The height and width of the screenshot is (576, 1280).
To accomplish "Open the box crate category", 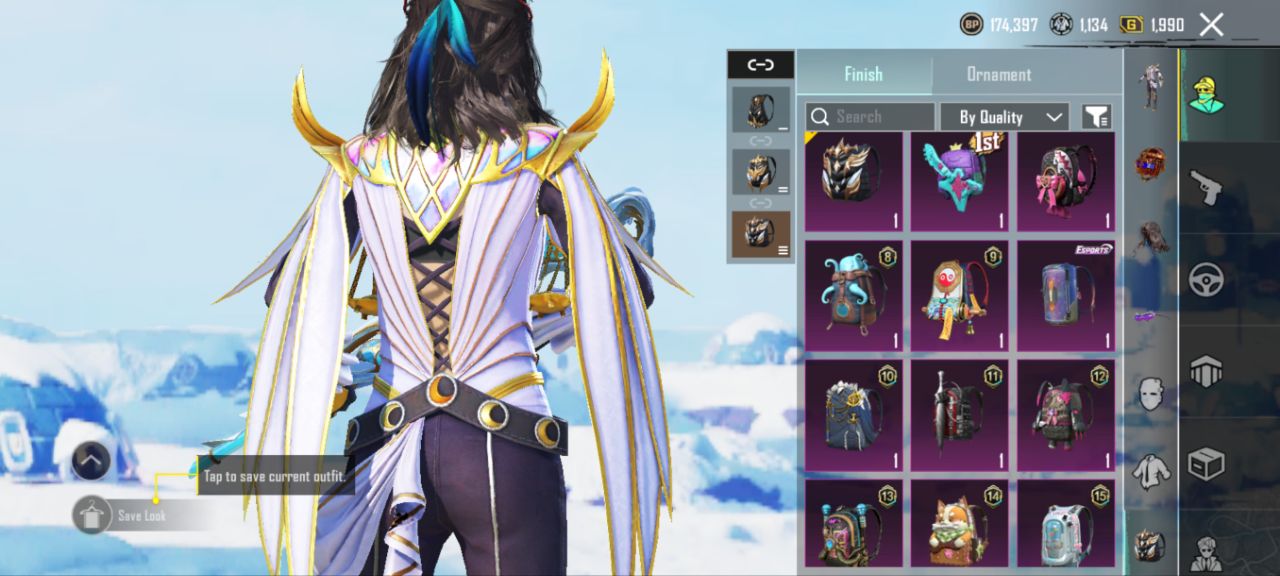I will point(1206,464).
